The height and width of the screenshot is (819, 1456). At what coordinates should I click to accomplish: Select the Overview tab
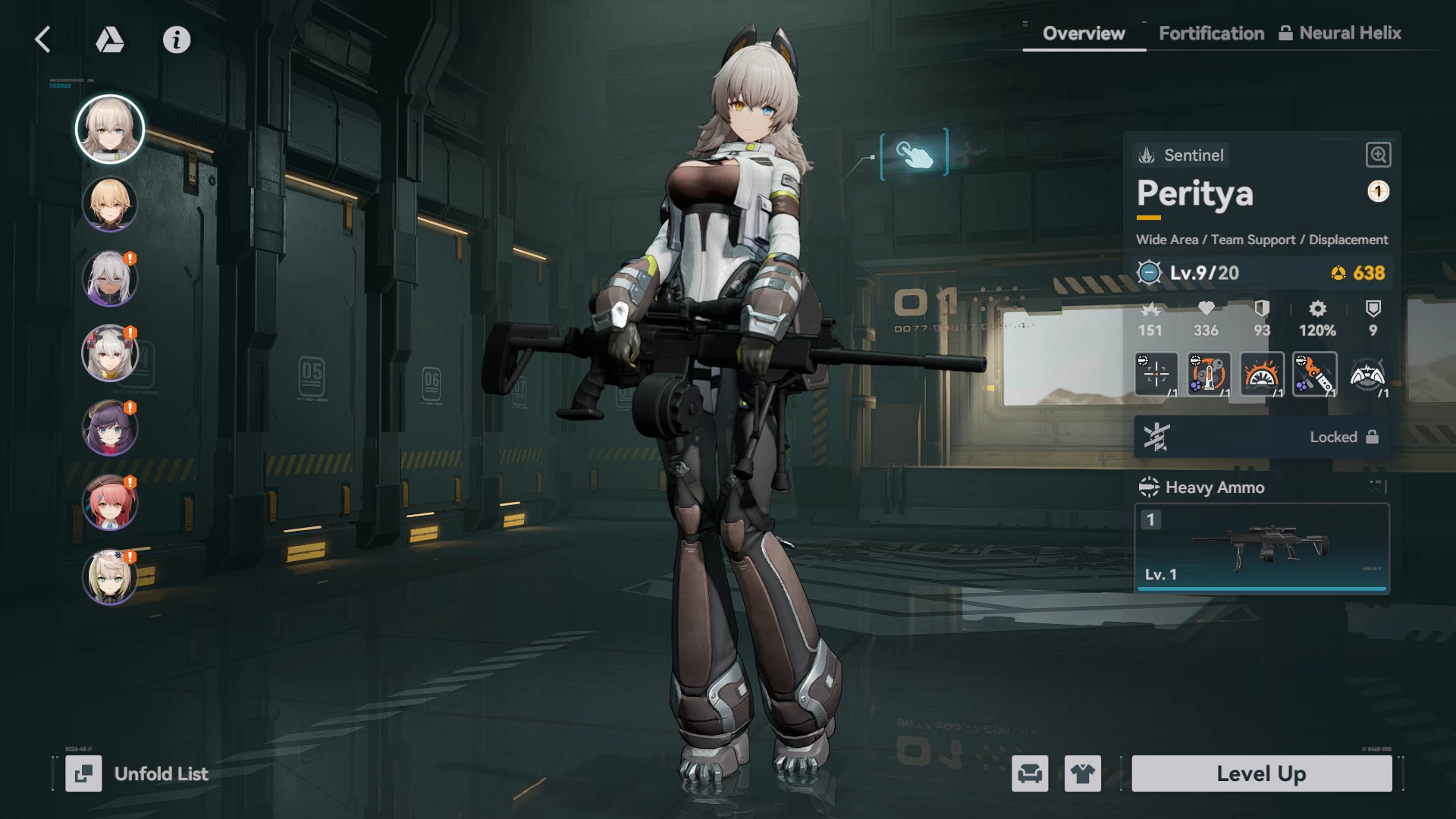point(1084,33)
